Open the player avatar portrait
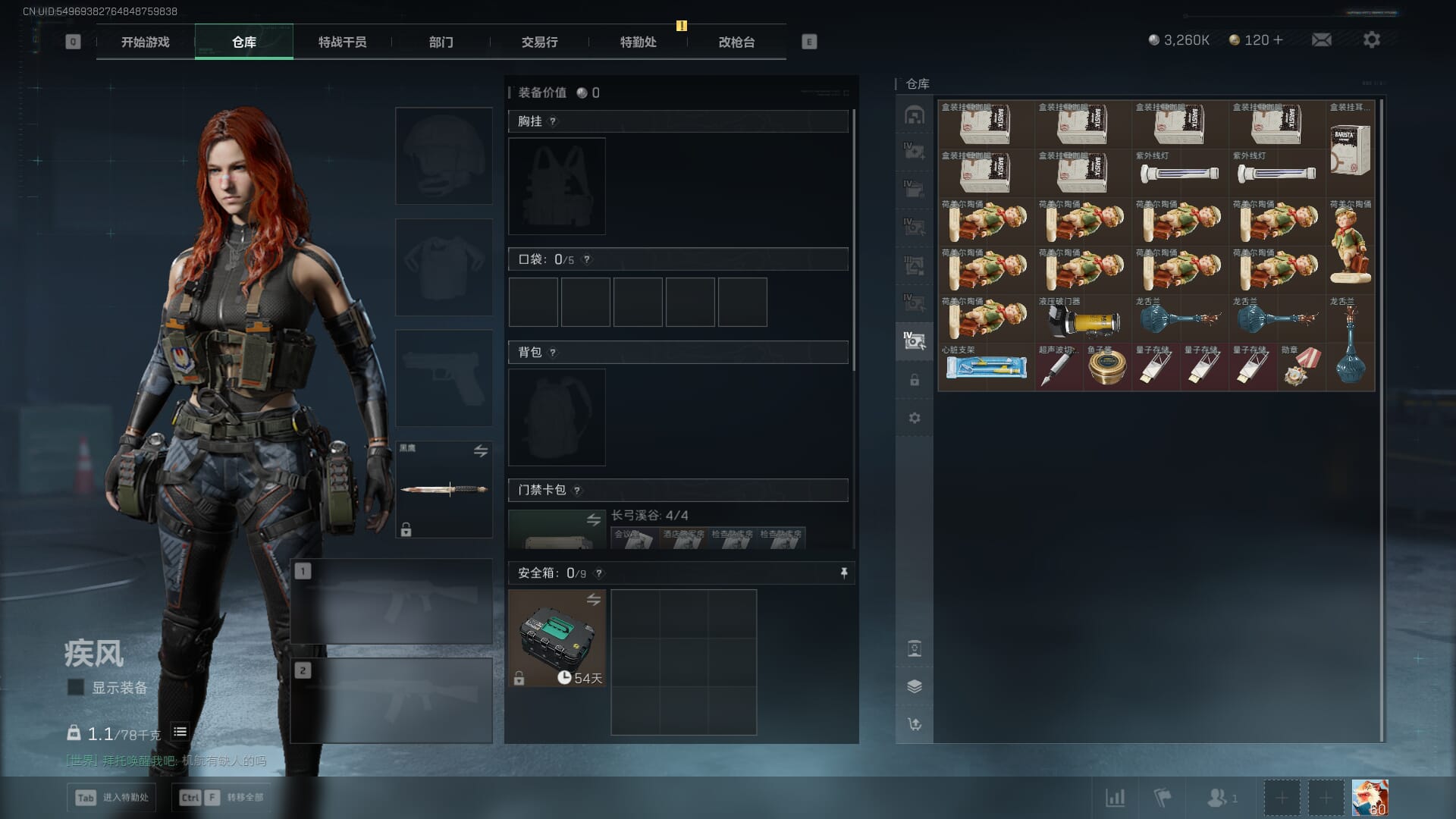Viewport: 1456px width, 819px height. (1370, 798)
